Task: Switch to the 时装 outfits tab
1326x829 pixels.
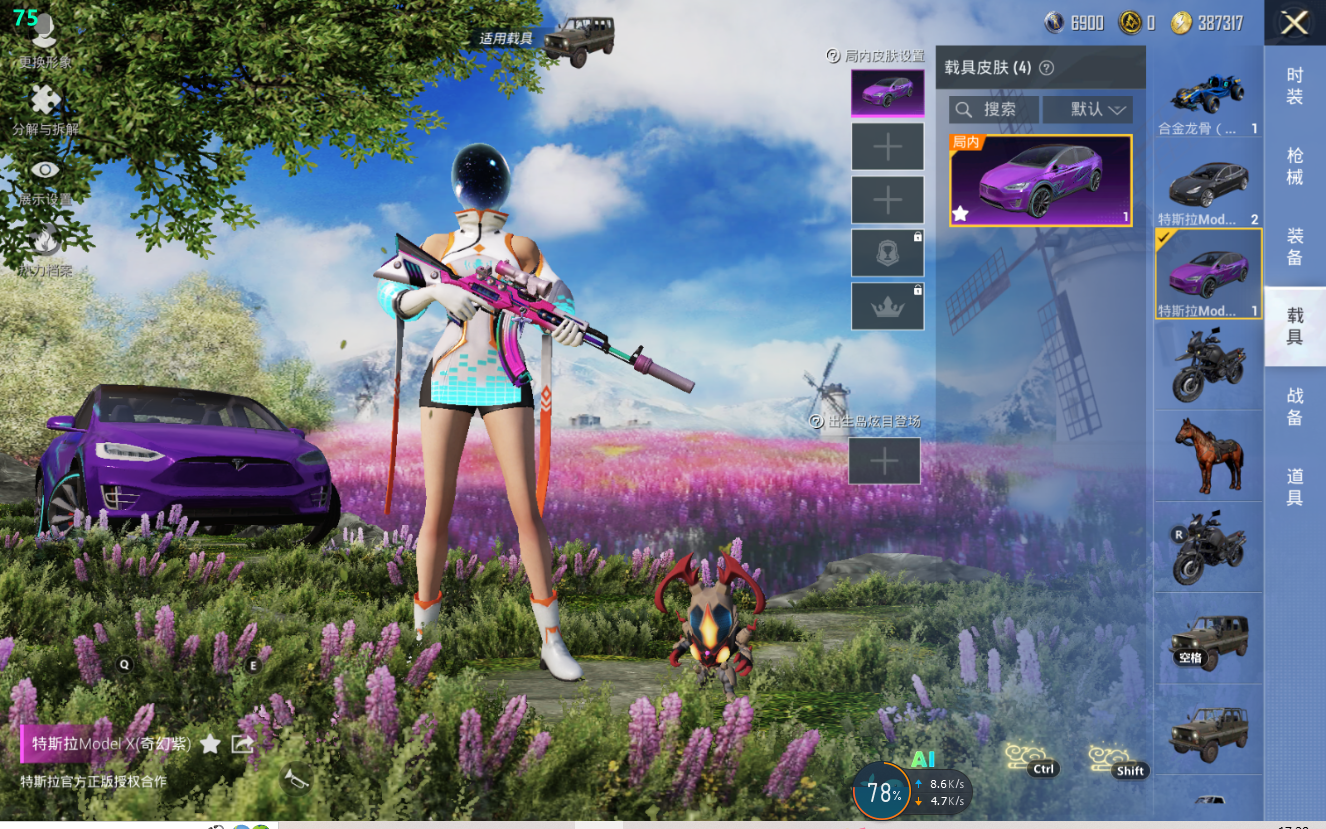Action: coord(1294,86)
